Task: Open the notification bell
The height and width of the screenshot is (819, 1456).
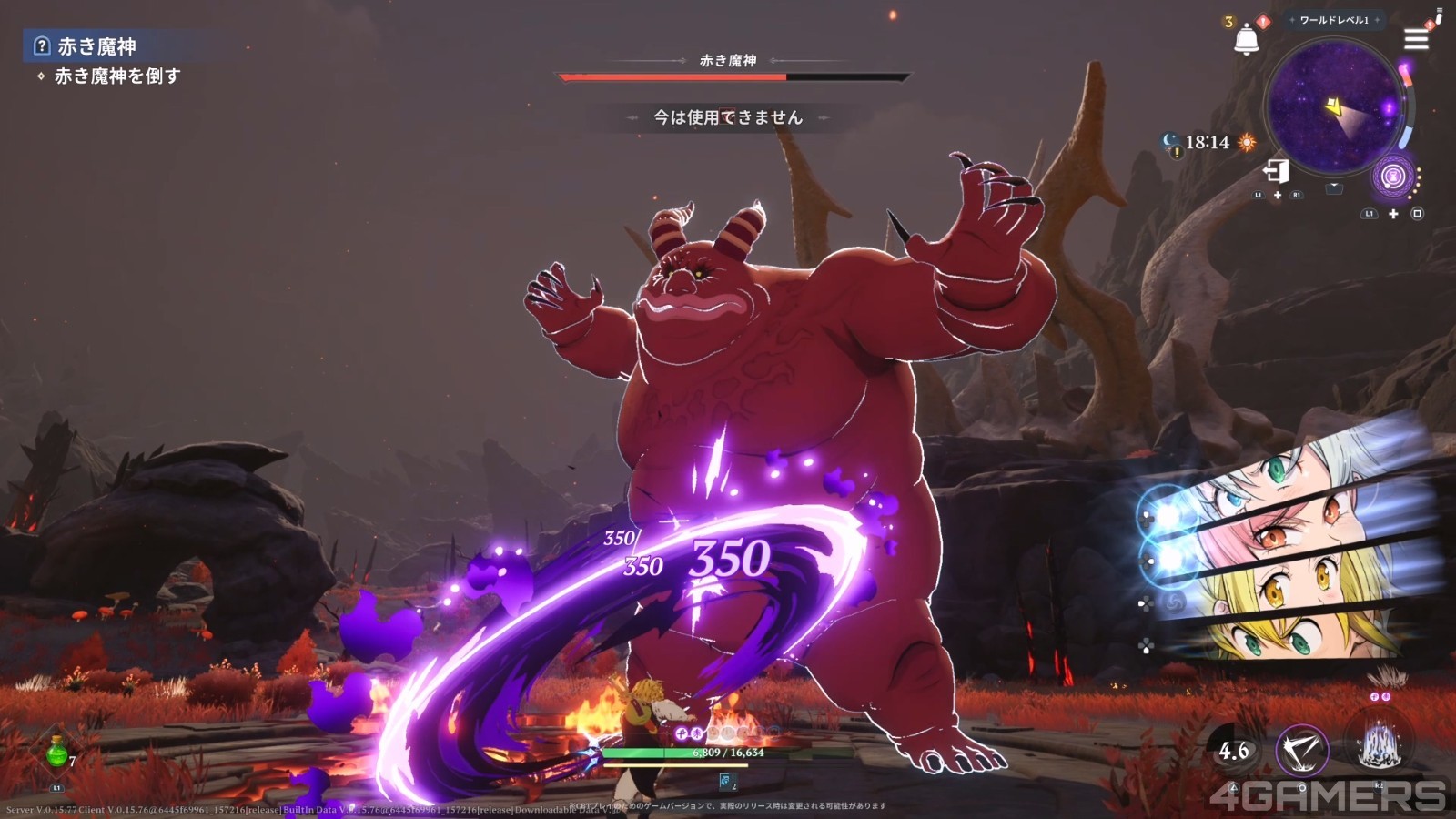Action: click(x=1246, y=40)
